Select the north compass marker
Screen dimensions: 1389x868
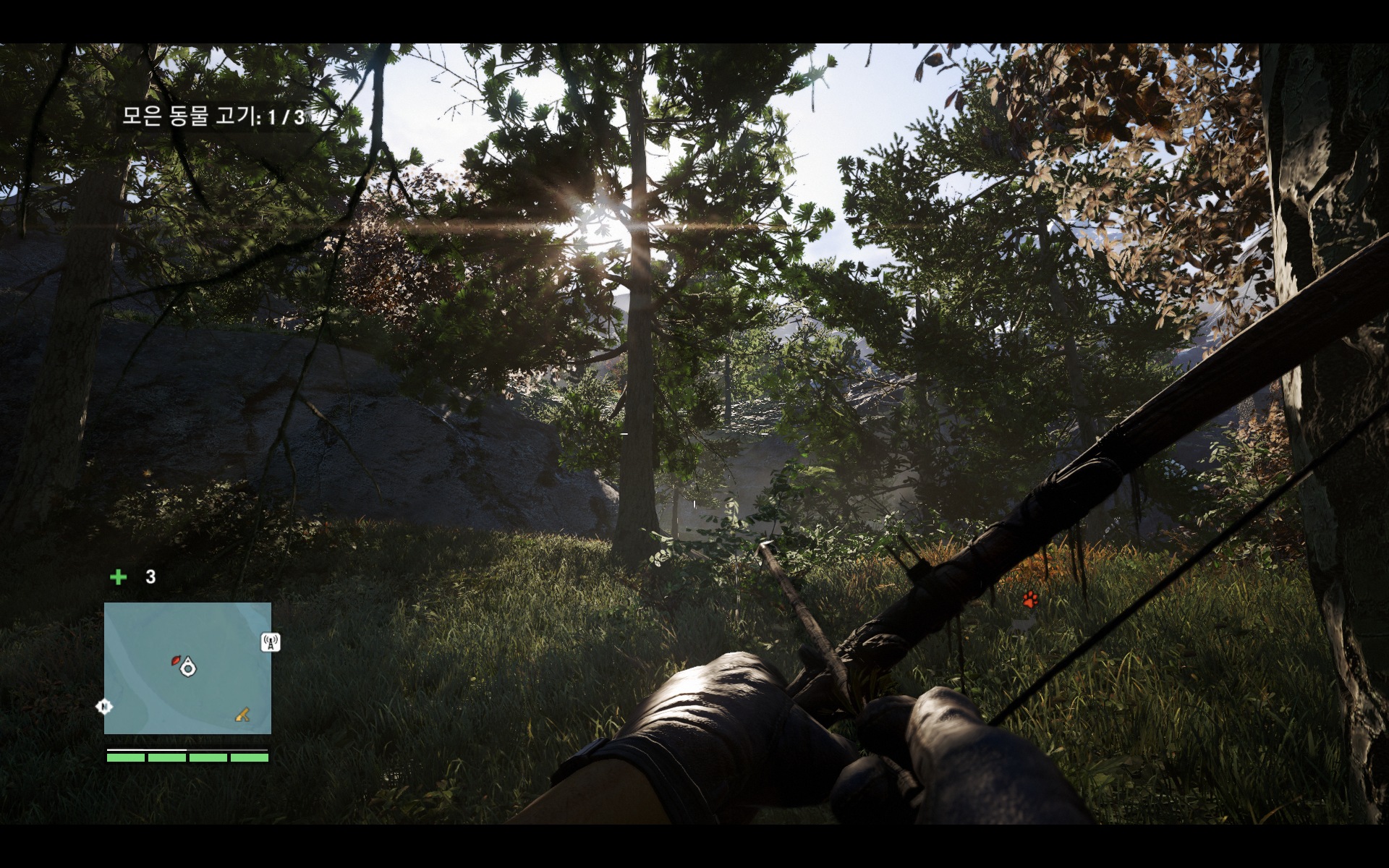105,706
